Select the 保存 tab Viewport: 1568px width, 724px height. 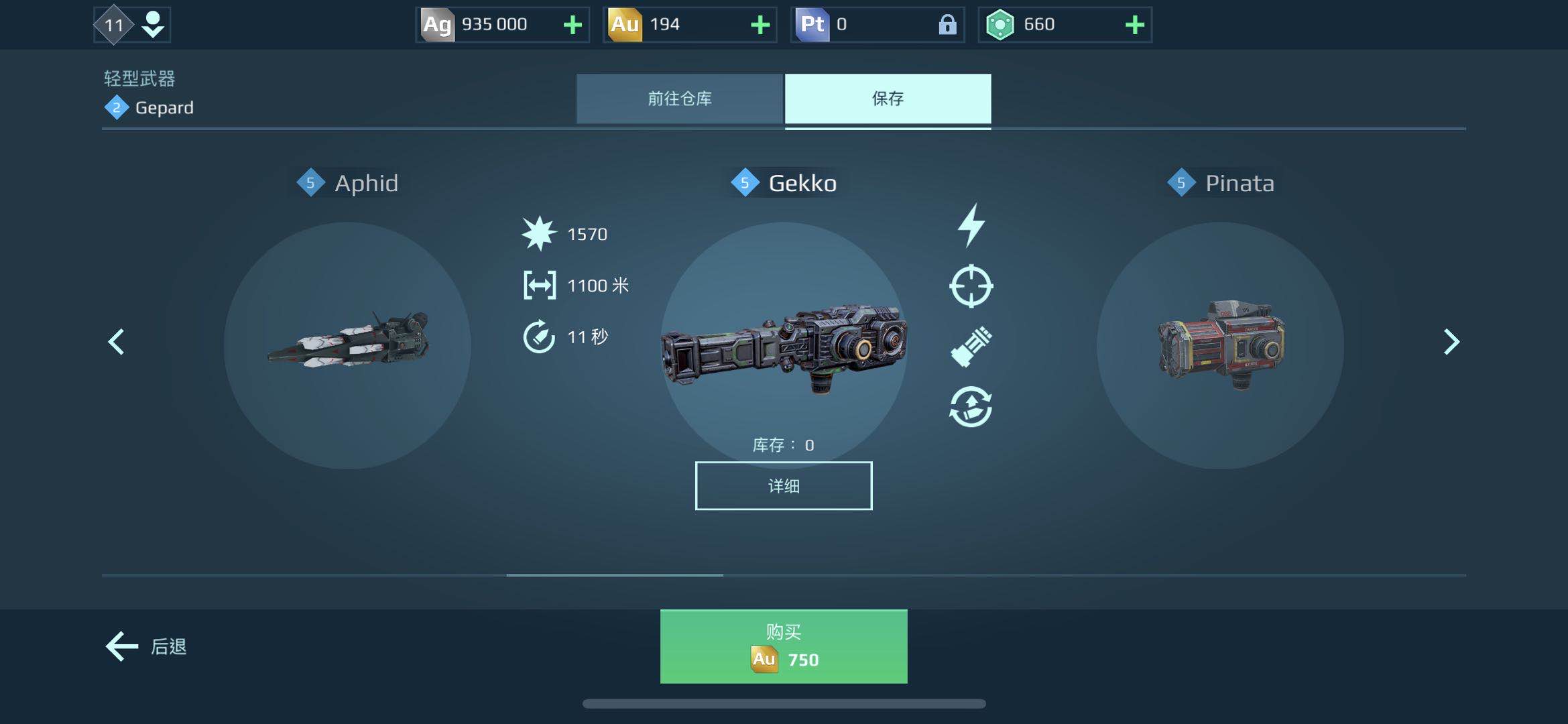[x=888, y=99]
